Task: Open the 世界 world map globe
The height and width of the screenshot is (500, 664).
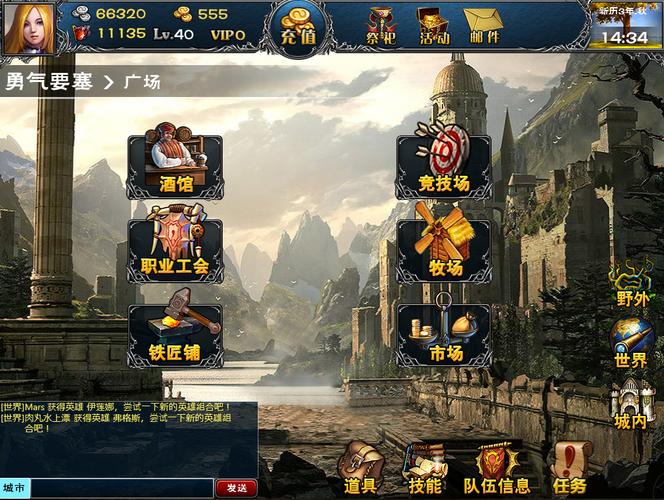Action: (631, 344)
